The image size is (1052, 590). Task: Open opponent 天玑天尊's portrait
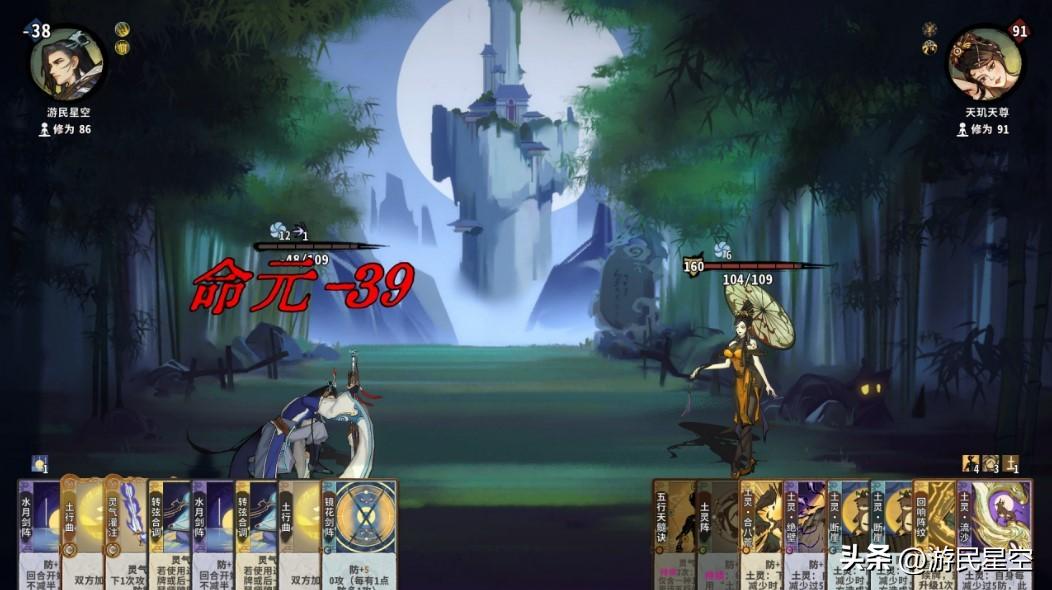pos(985,64)
